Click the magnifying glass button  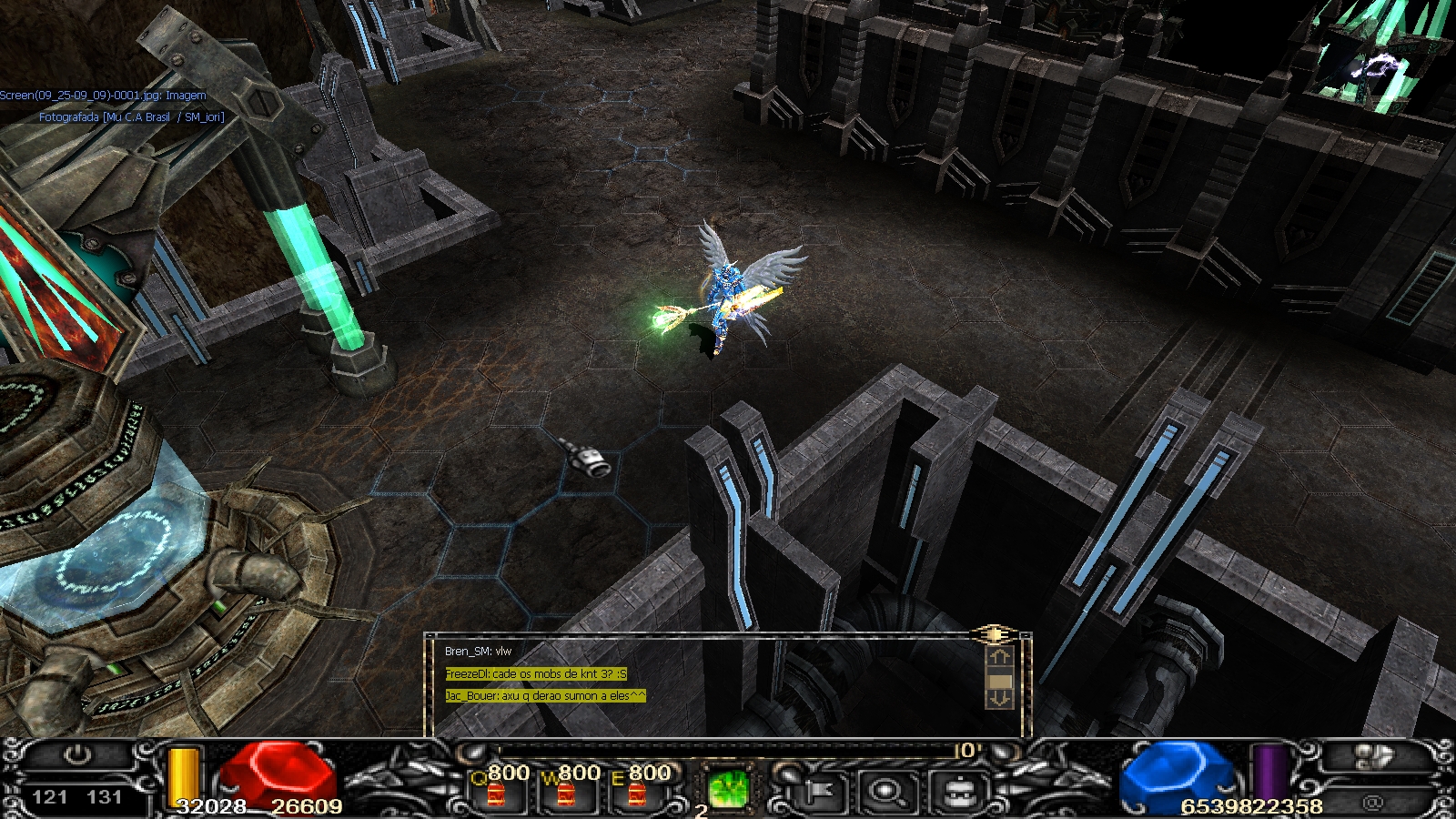pyautogui.click(x=887, y=792)
